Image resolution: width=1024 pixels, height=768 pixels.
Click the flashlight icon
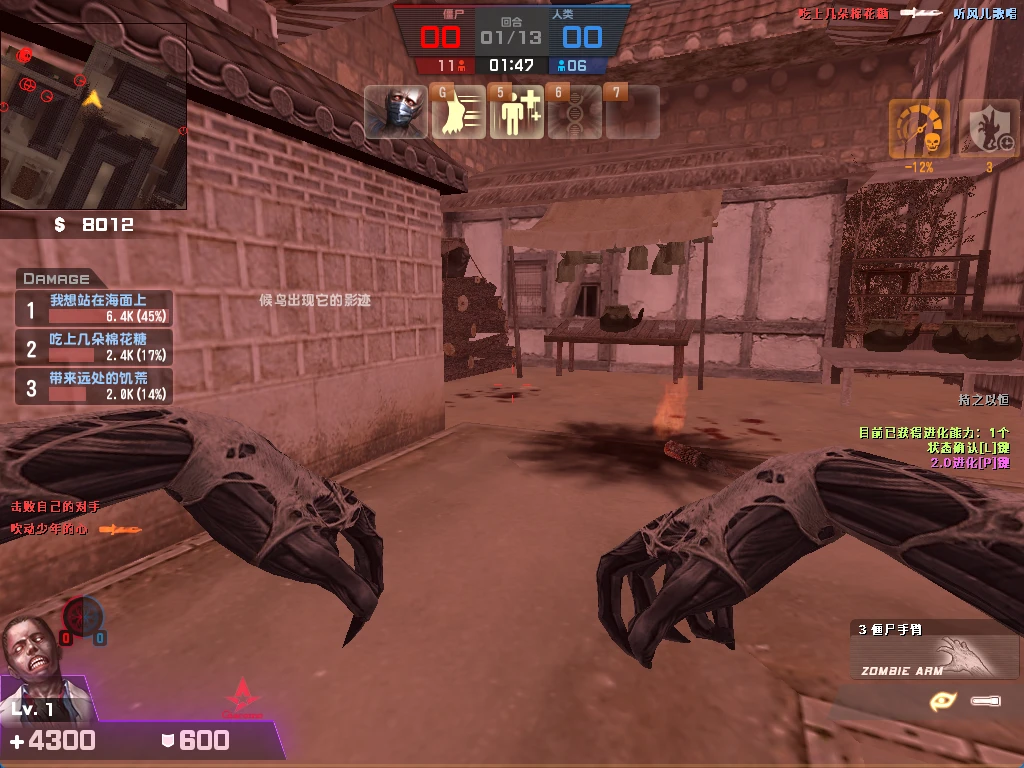986,701
